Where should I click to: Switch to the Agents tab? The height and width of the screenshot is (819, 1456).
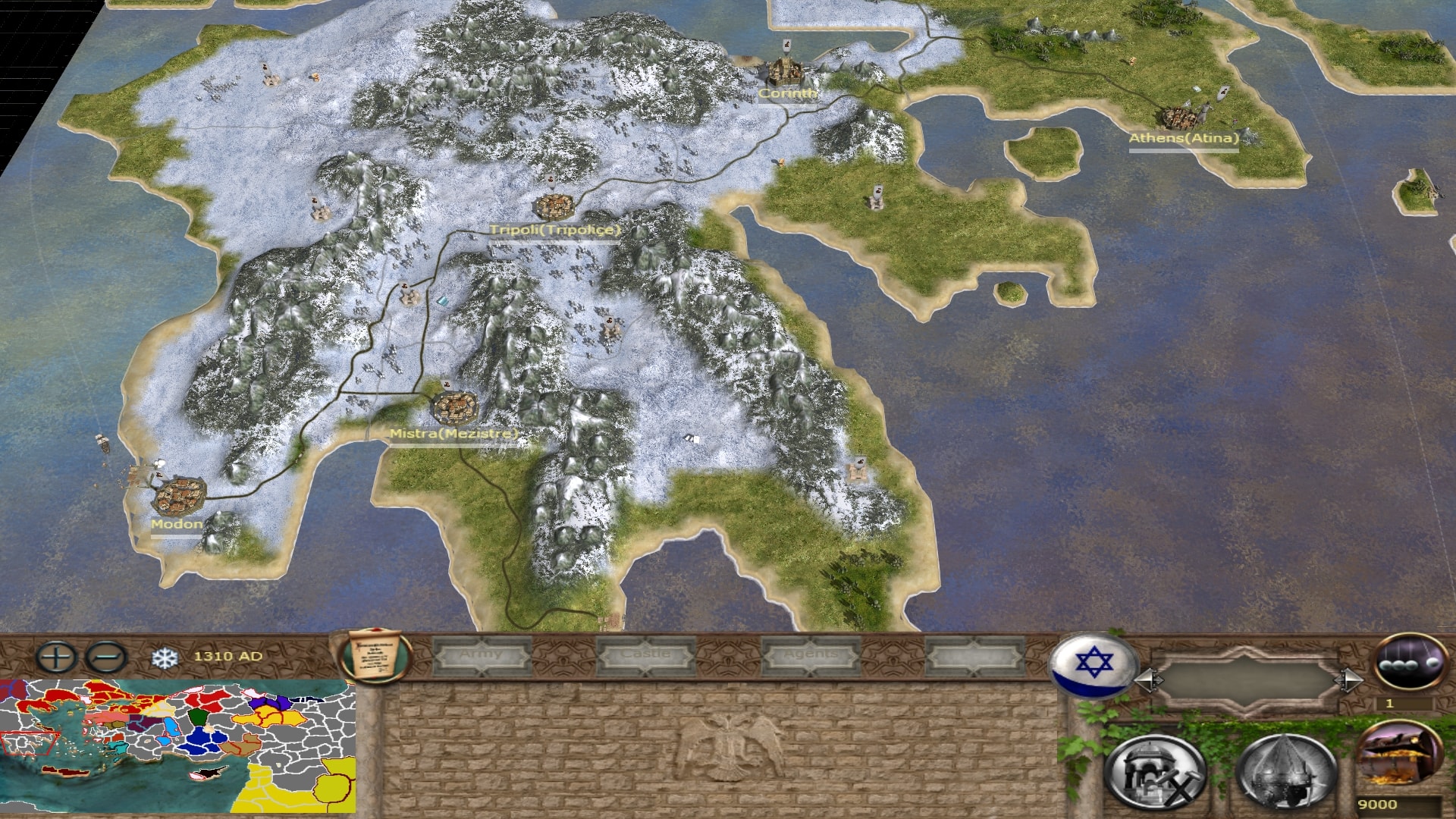click(811, 655)
